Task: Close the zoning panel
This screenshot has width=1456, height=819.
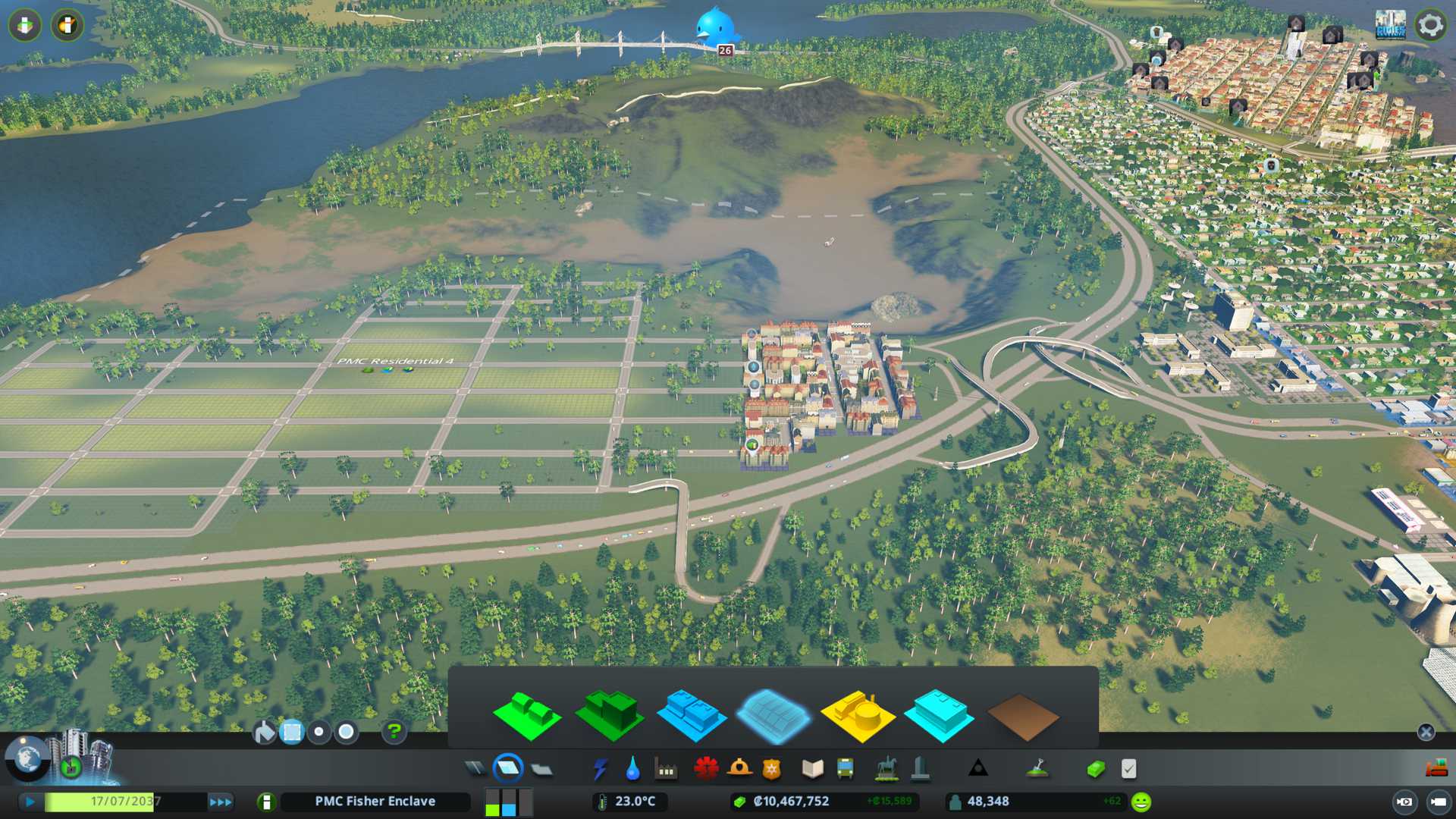Action: [1426, 732]
